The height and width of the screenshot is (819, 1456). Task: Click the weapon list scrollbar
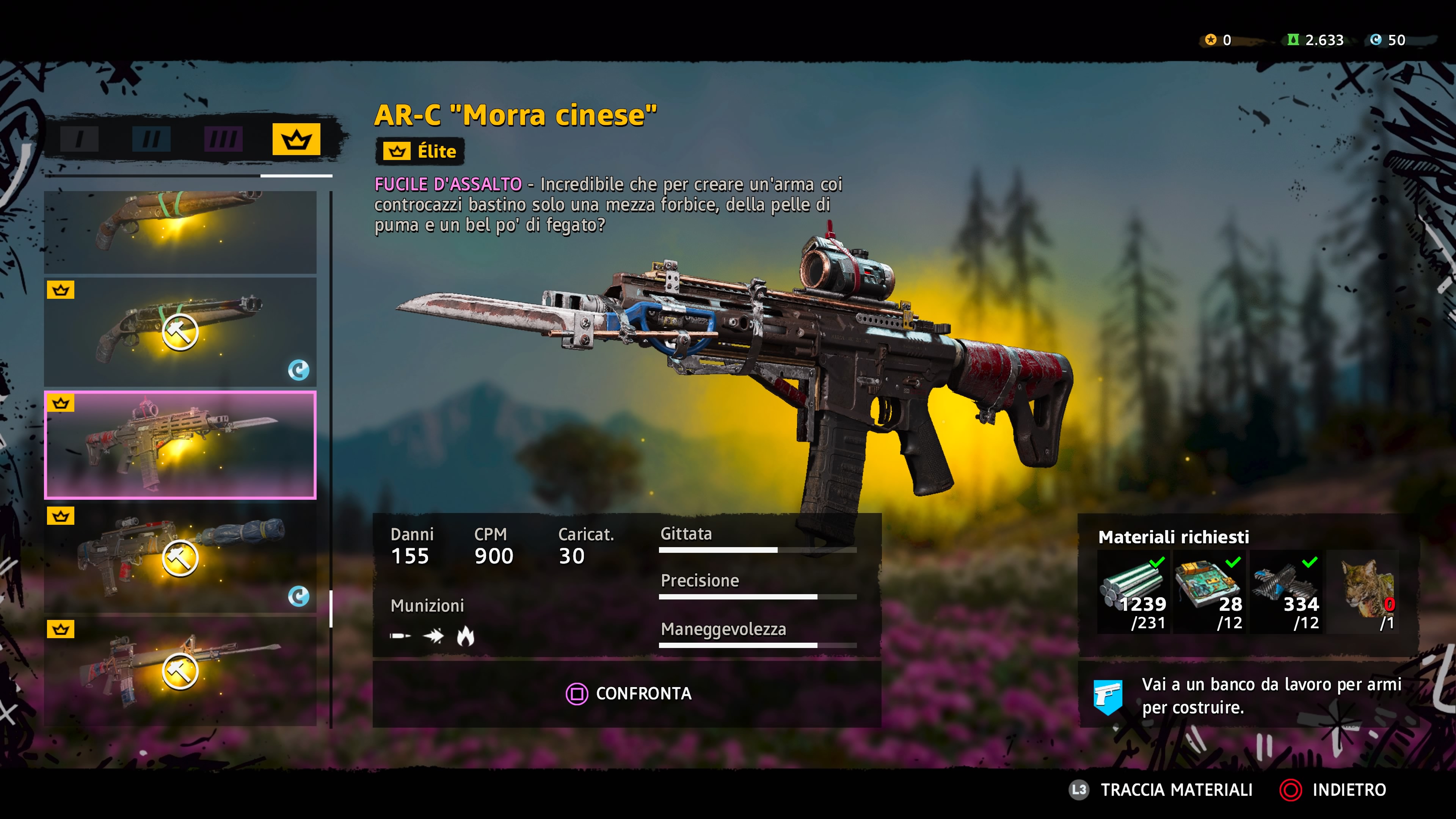[331, 608]
